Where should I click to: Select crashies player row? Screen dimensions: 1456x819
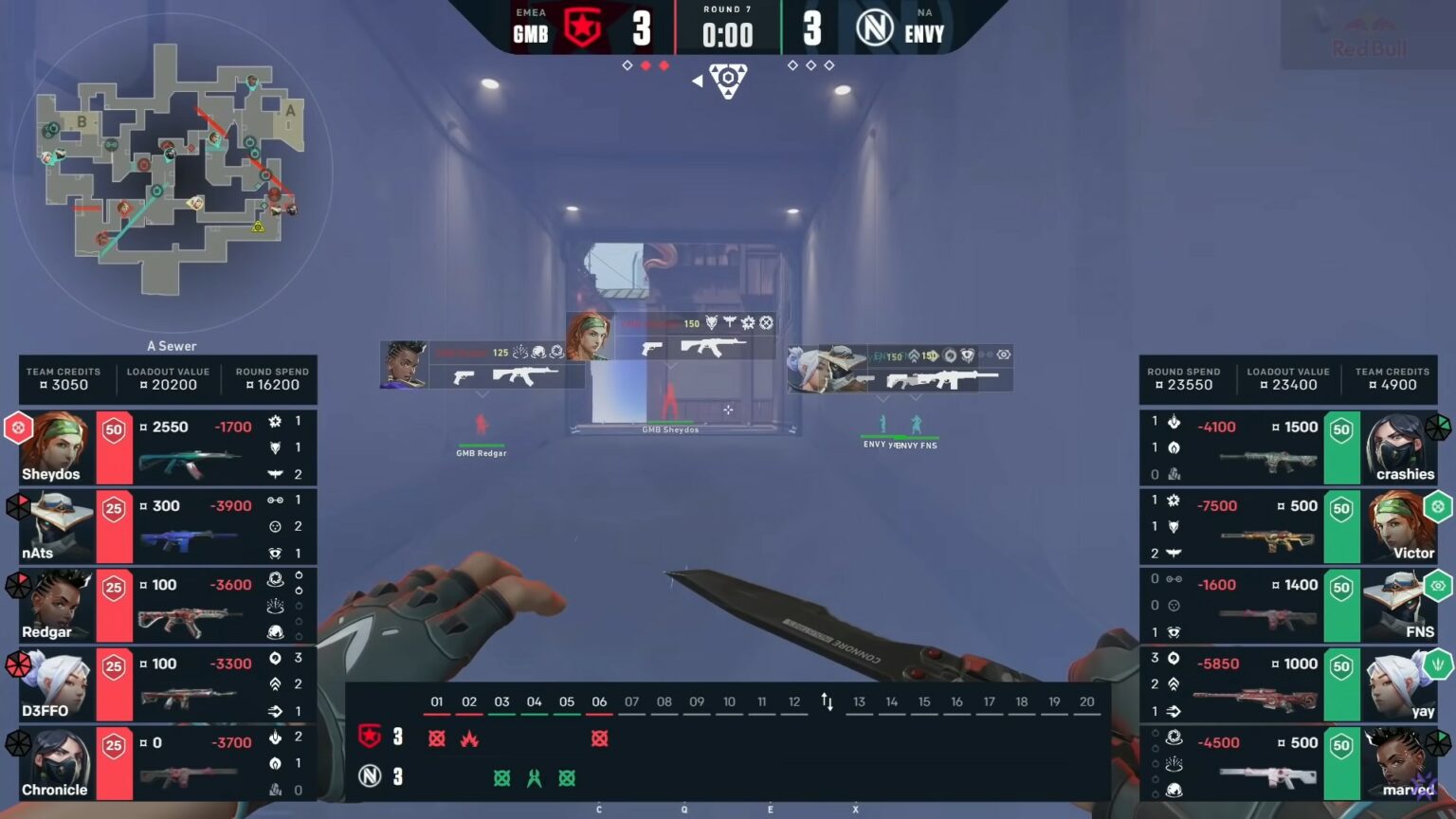(1289, 448)
